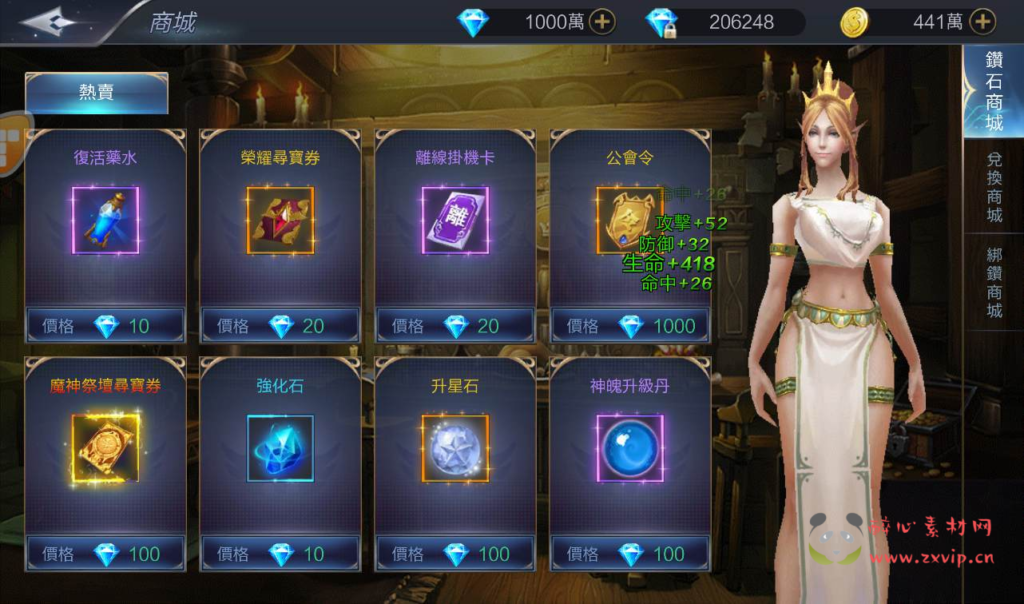
Task: Choose the 強化石 enhancement stone item
Action: pyautogui.click(x=280, y=447)
